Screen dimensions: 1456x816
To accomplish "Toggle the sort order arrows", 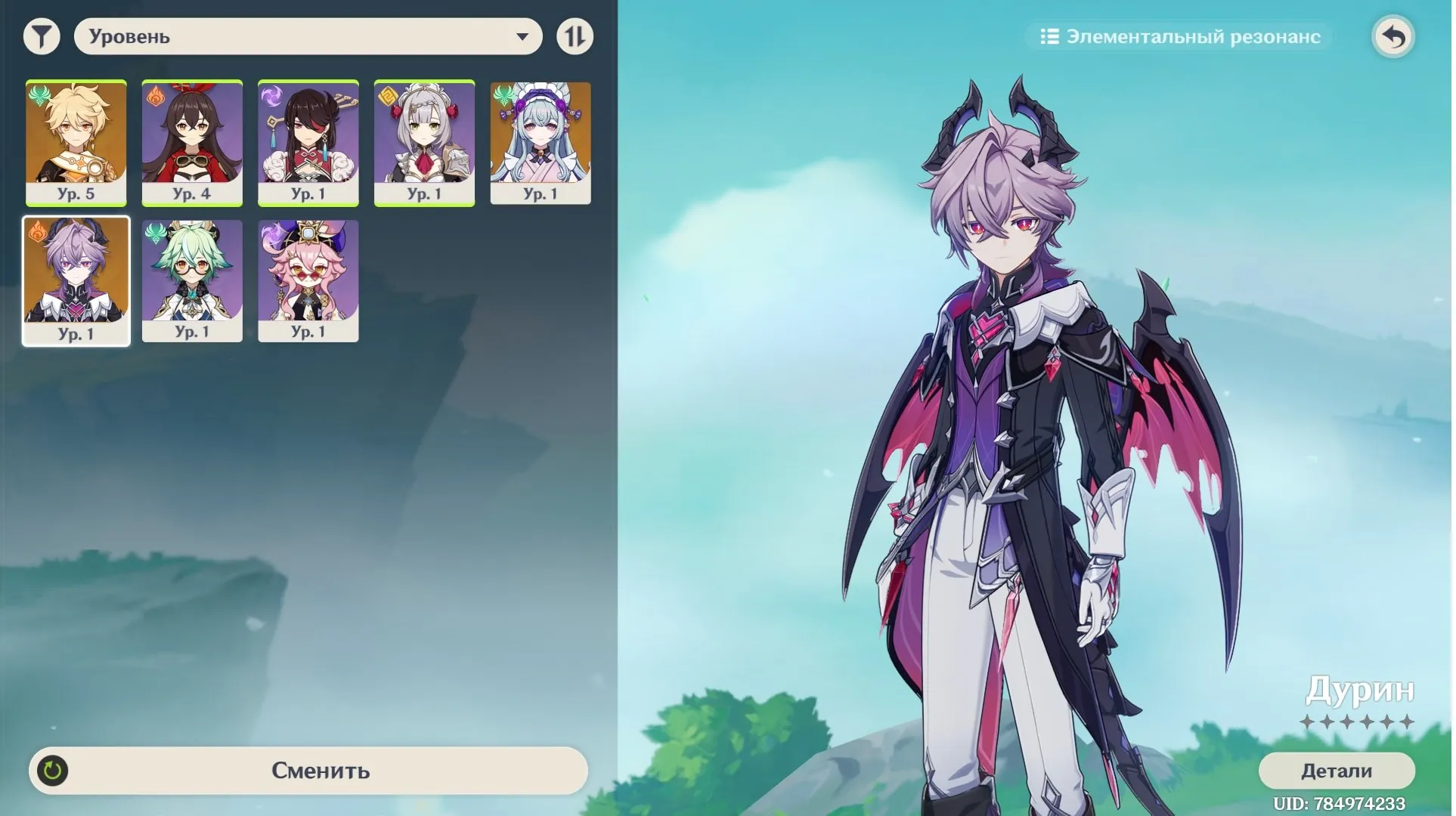I will pos(575,36).
